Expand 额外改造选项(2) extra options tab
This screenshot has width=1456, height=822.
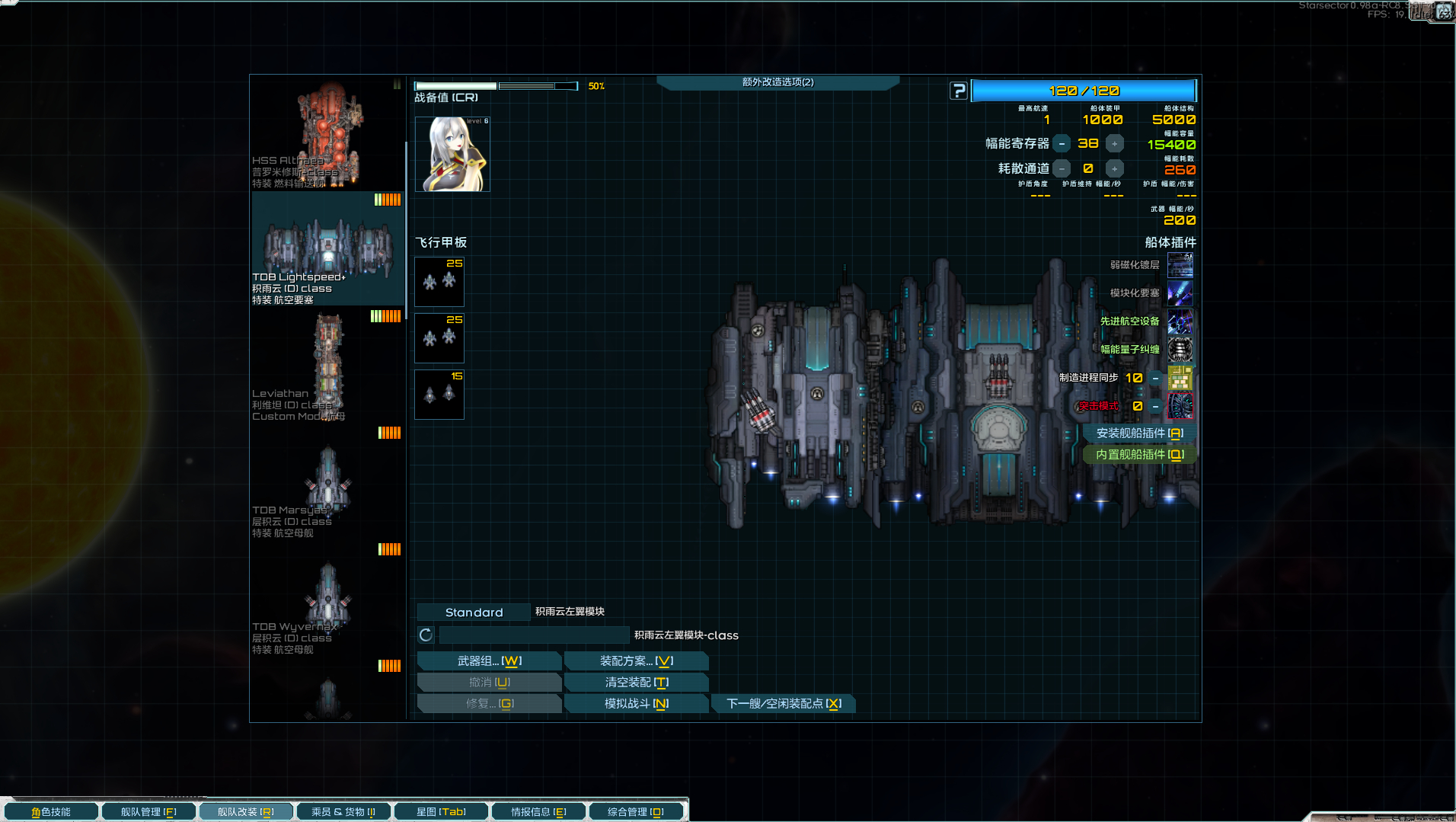click(x=777, y=82)
